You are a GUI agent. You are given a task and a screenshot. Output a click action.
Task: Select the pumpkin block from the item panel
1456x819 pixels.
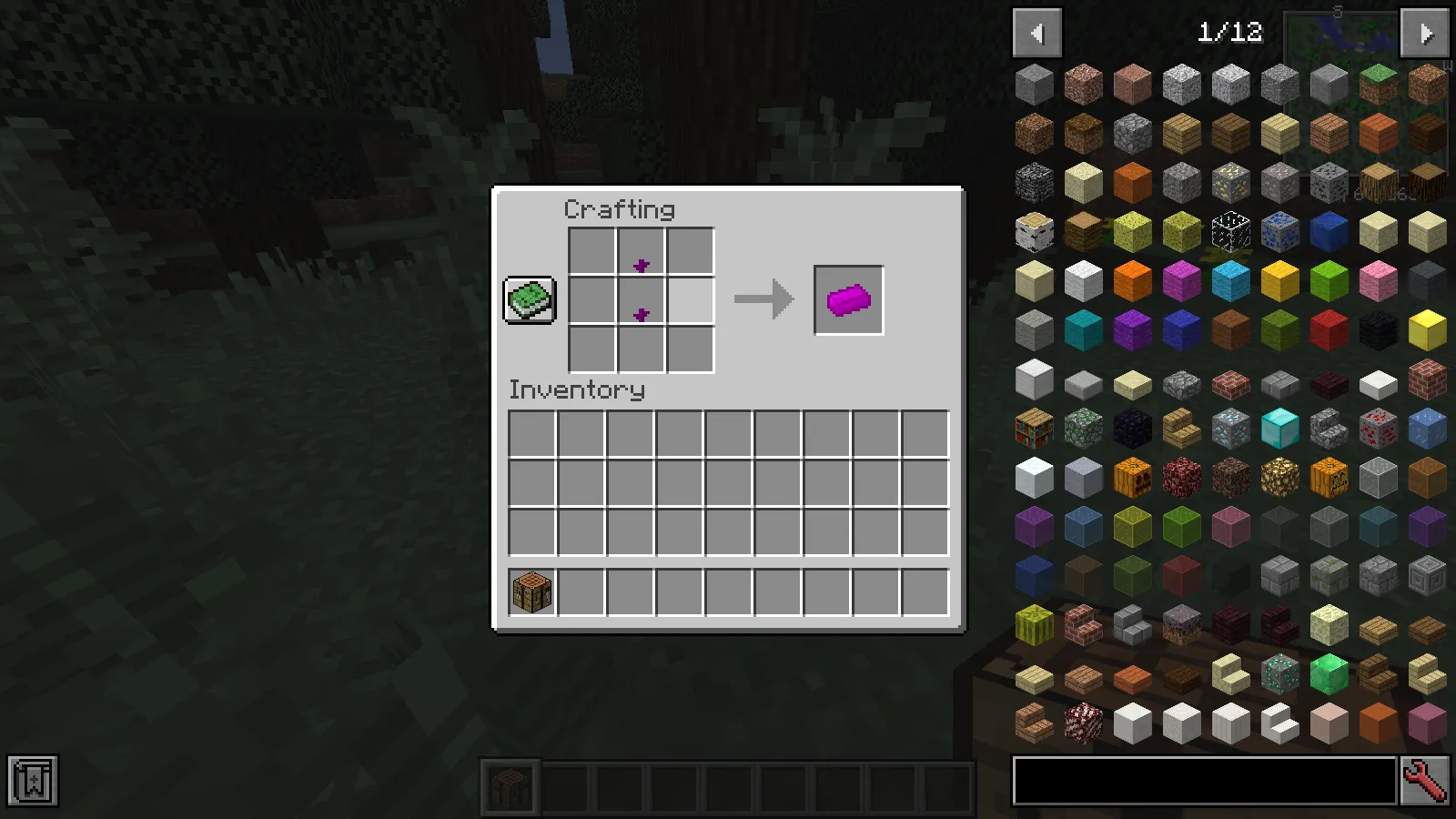click(x=1131, y=476)
